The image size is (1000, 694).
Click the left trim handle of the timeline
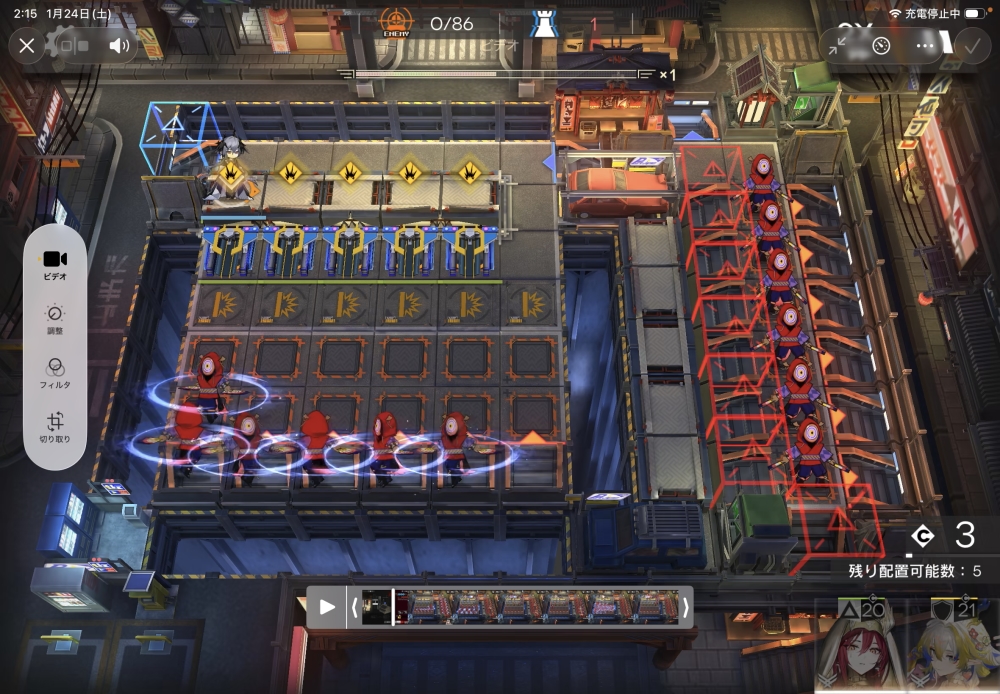[x=353, y=607]
